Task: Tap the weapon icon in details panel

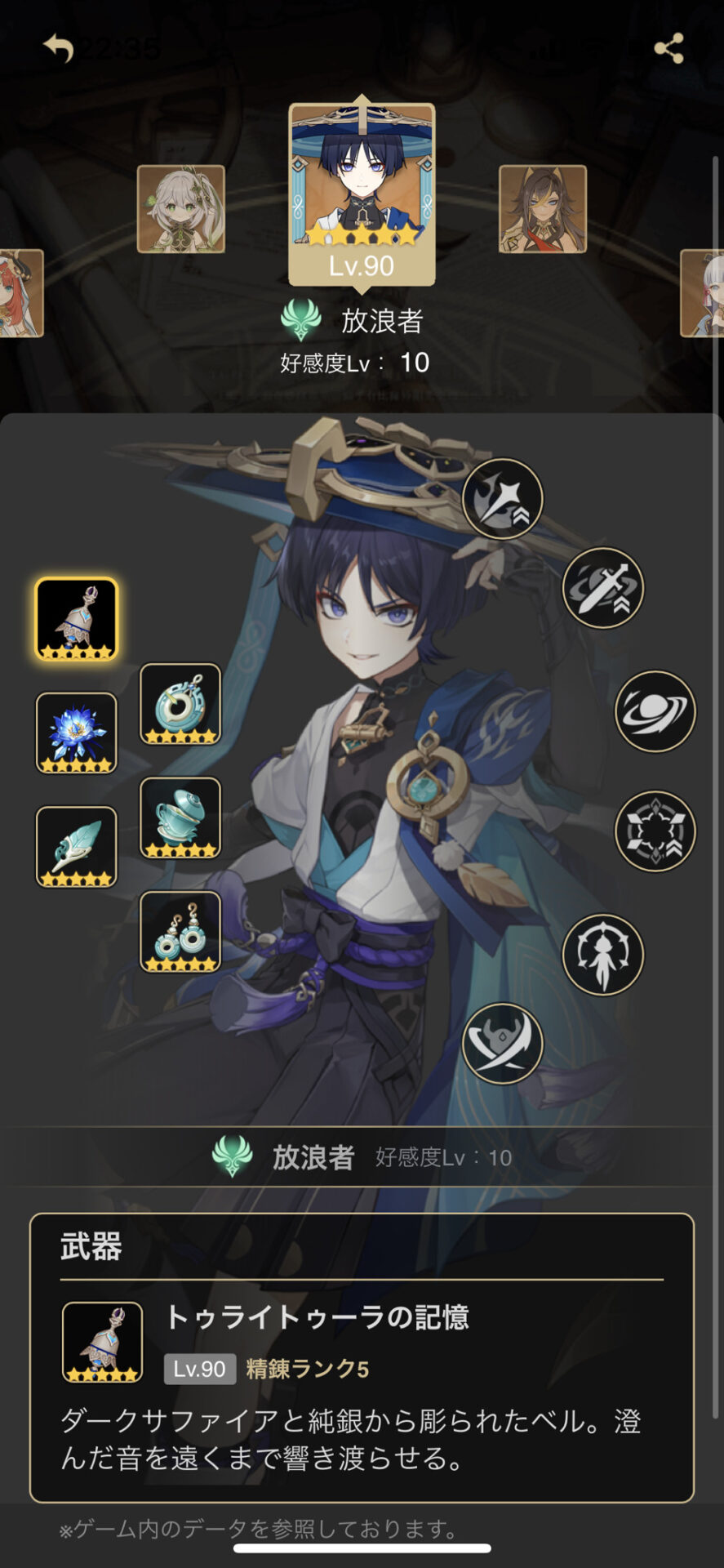Action: point(103,1342)
